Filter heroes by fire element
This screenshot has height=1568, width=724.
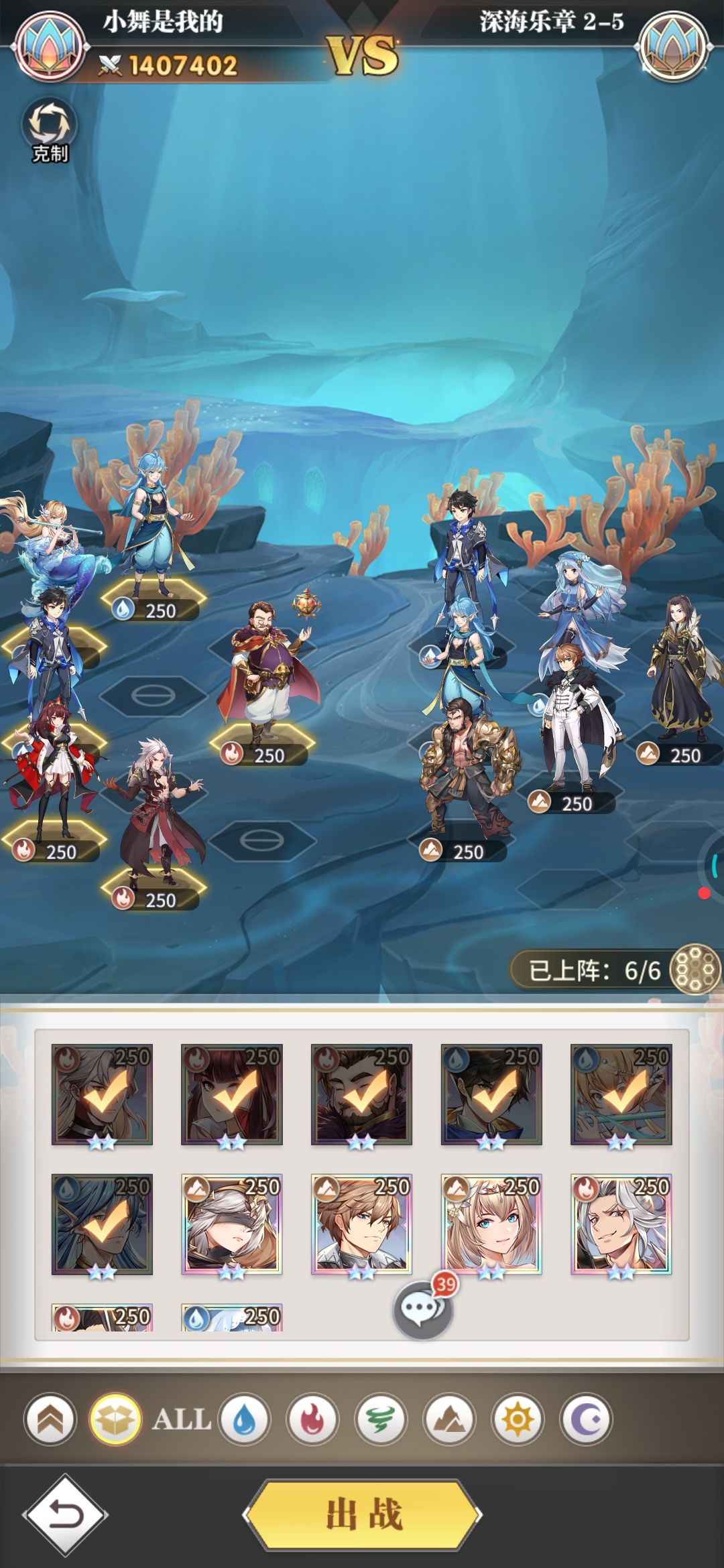click(x=312, y=1419)
